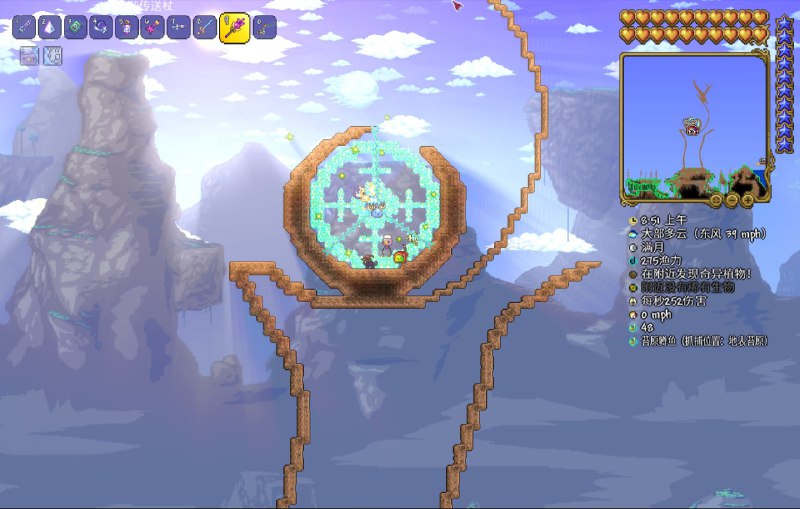The height and width of the screenshot is (509, 800).
Task: Click the highlighted teleportation rod slot
Action: [234, 27]
